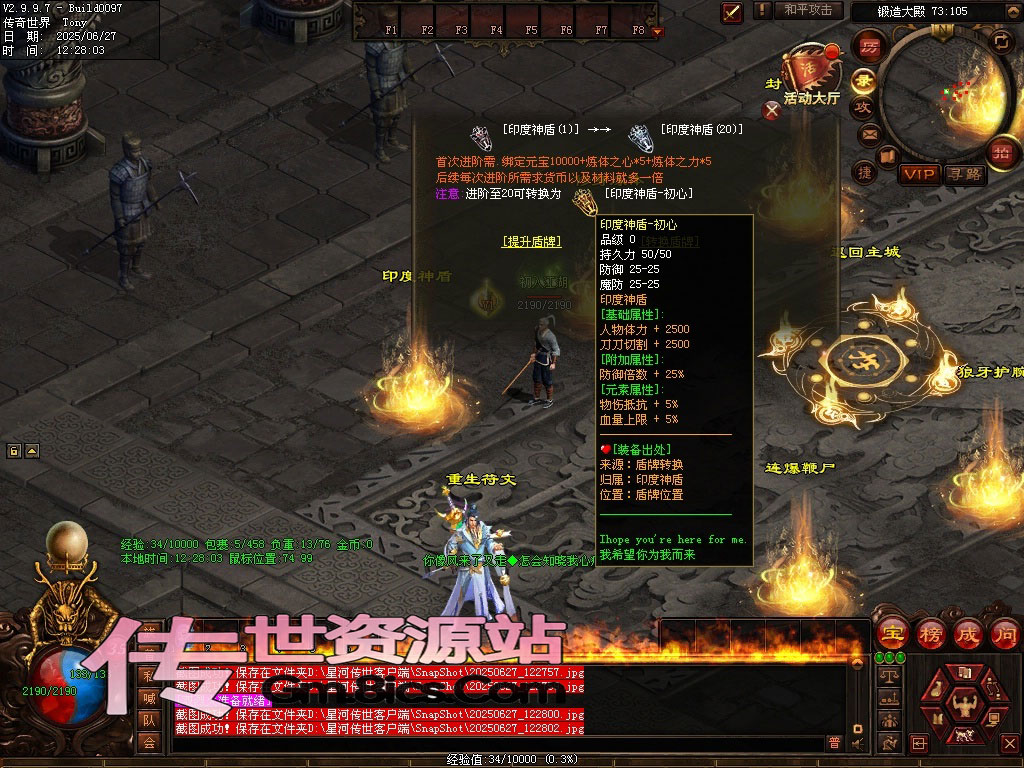The width and height of the screenshot is (1024, 768).
Task: Select the 喊 shout chat channel
Action: [148, 698]
